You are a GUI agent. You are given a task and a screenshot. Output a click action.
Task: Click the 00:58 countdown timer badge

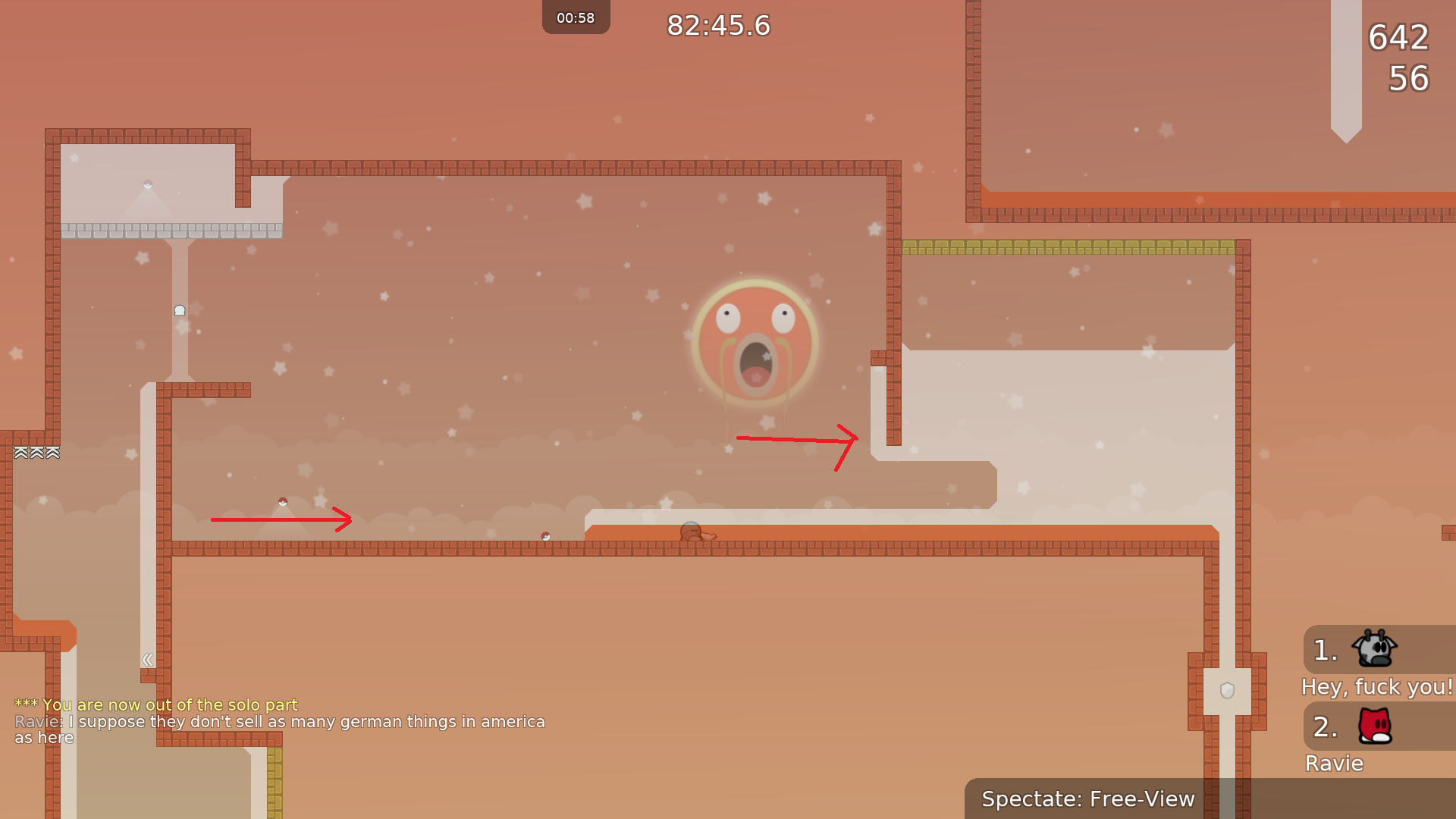[576, 17]
